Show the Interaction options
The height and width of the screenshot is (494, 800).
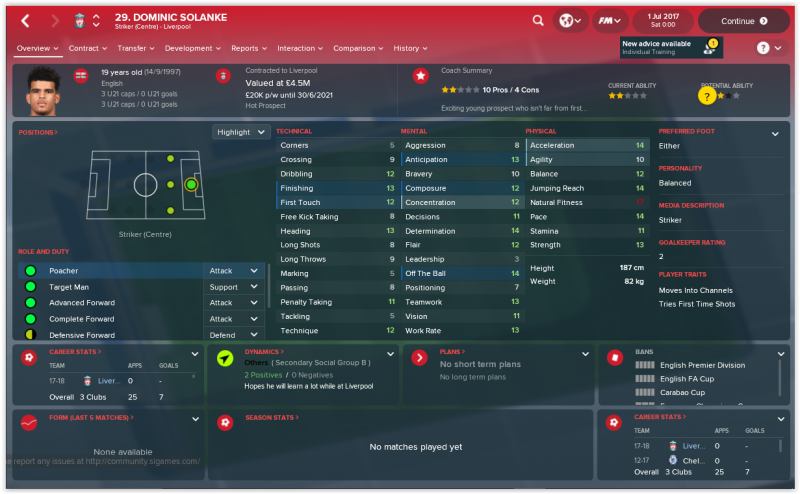coord(299,48)
